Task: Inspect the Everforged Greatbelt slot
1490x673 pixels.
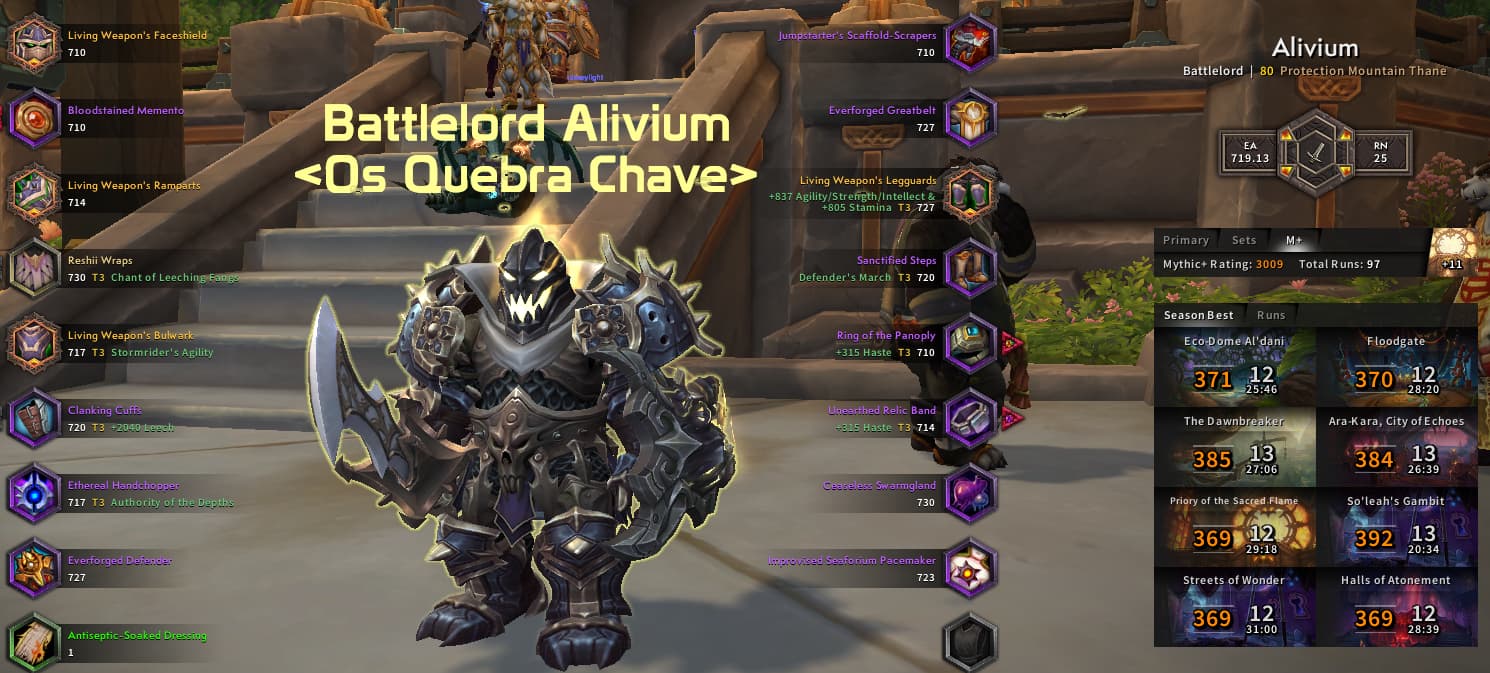Action: [970, 119]
